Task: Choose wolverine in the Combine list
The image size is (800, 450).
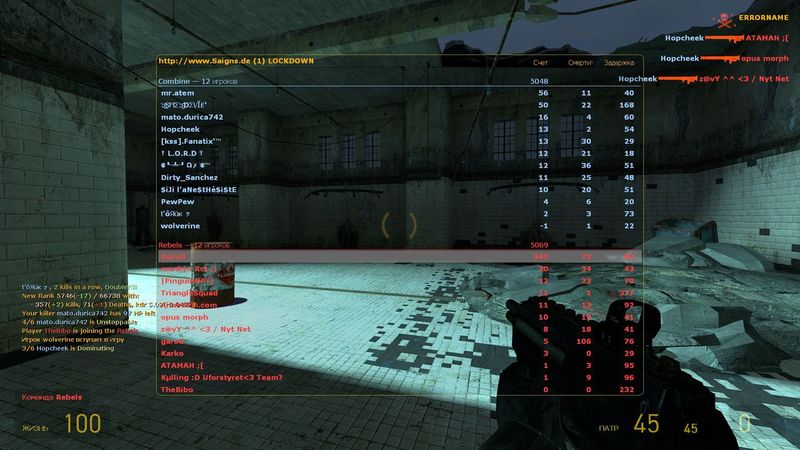Action: (x=180, y=225)
